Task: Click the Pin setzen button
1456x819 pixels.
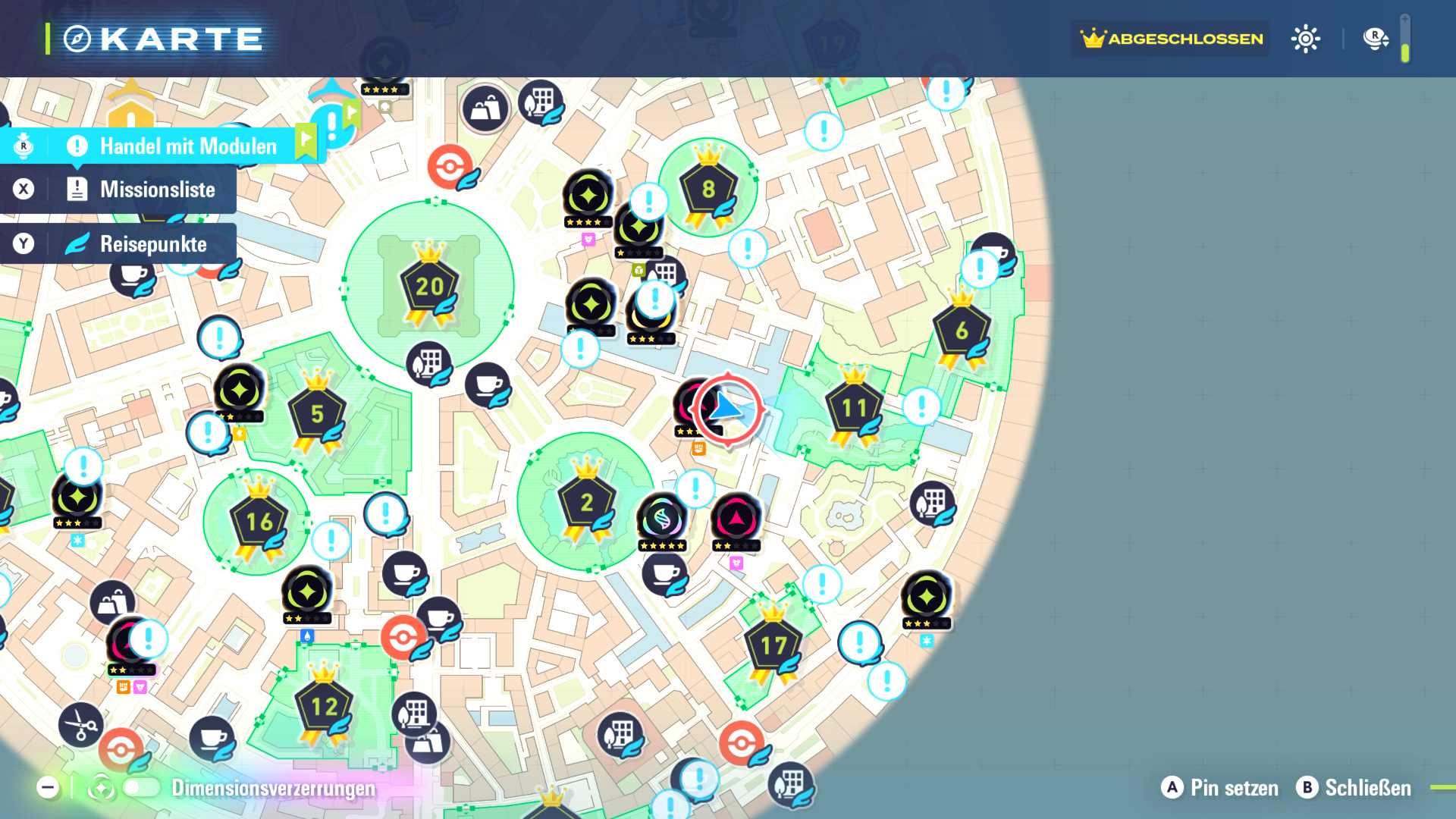Action: (x=1220, y=788)
